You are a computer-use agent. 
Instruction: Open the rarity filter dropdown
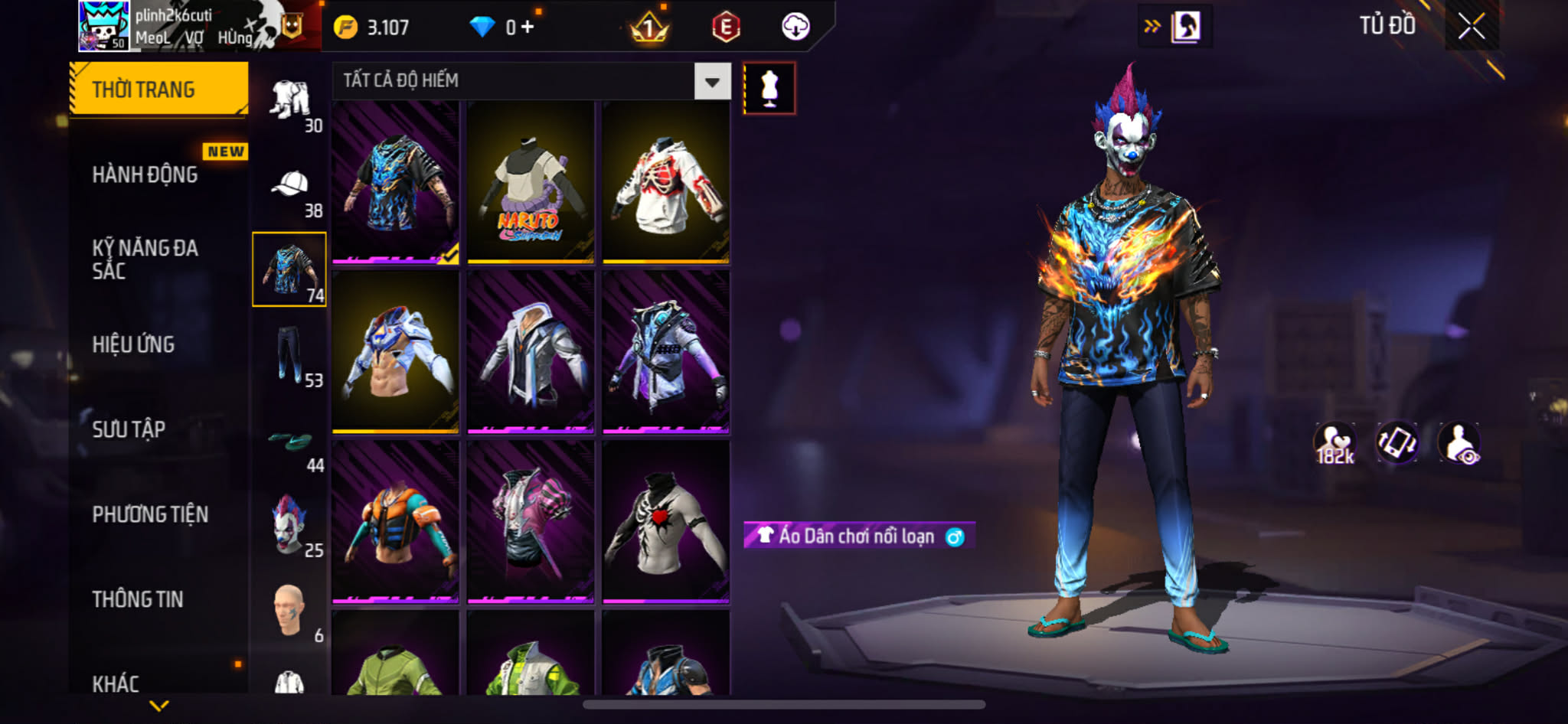point(712,81)
